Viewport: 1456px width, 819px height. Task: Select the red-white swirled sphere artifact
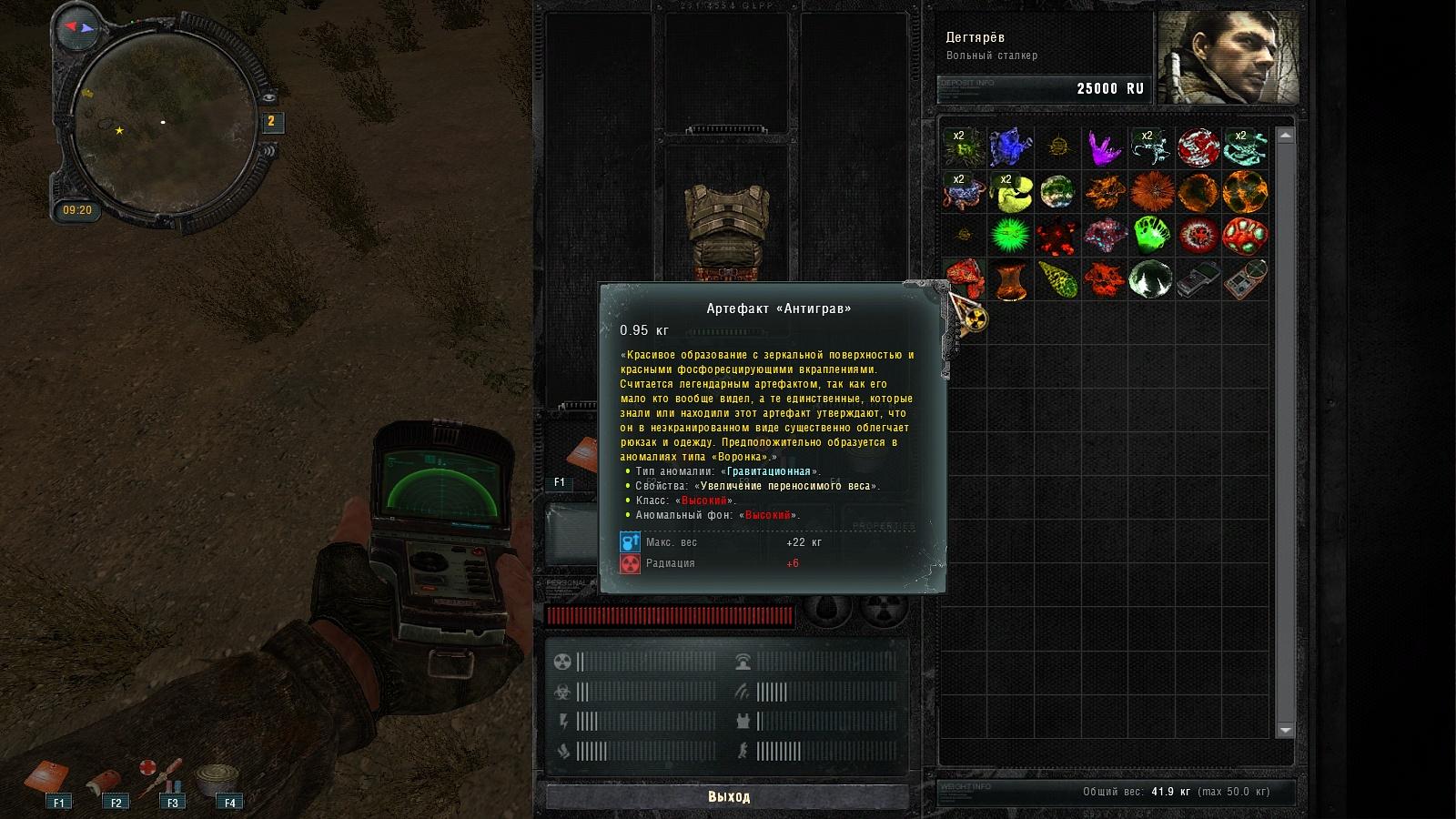pos(1198,147)
